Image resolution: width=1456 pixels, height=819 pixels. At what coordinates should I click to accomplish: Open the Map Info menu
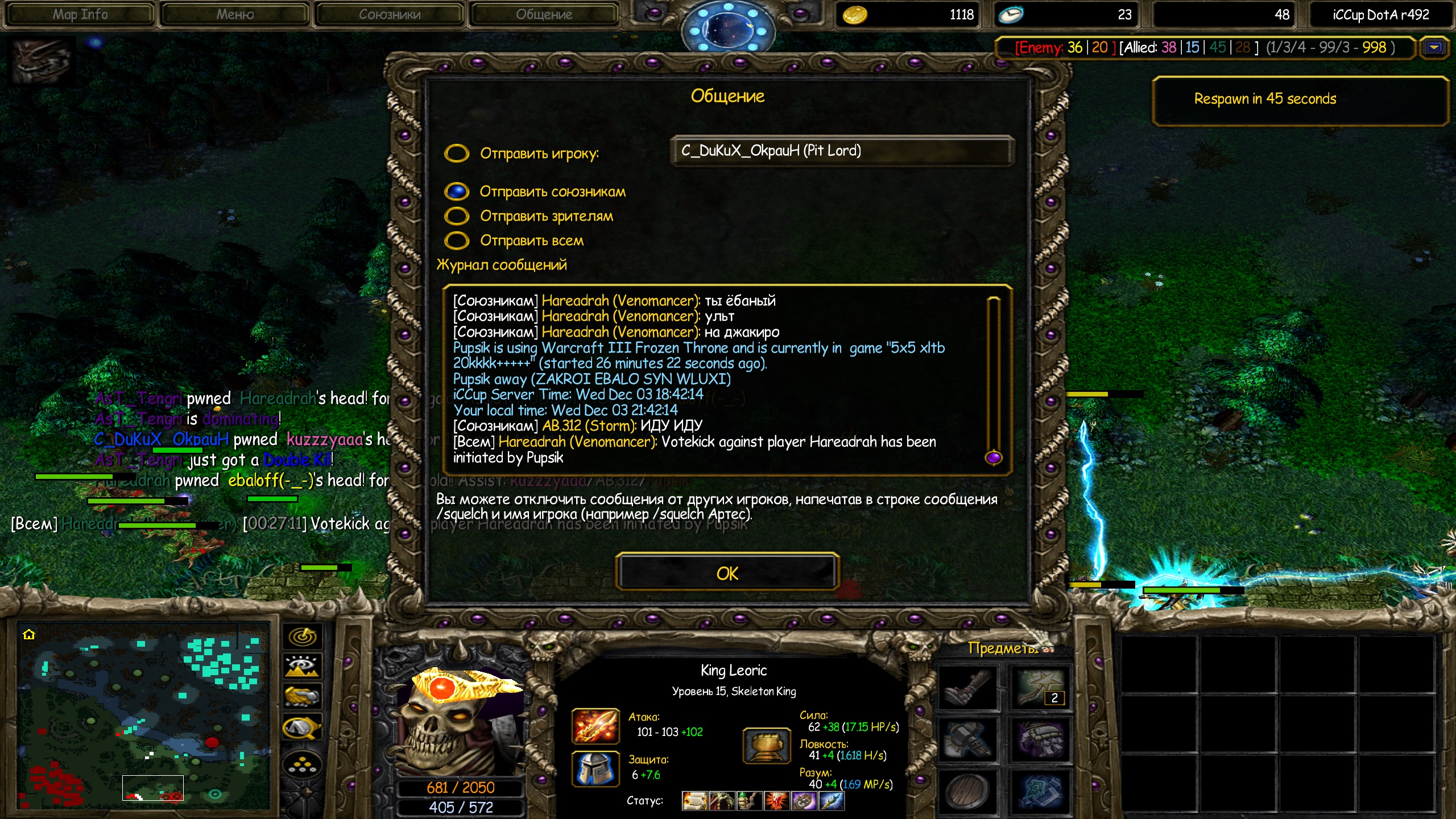point(80,14)
